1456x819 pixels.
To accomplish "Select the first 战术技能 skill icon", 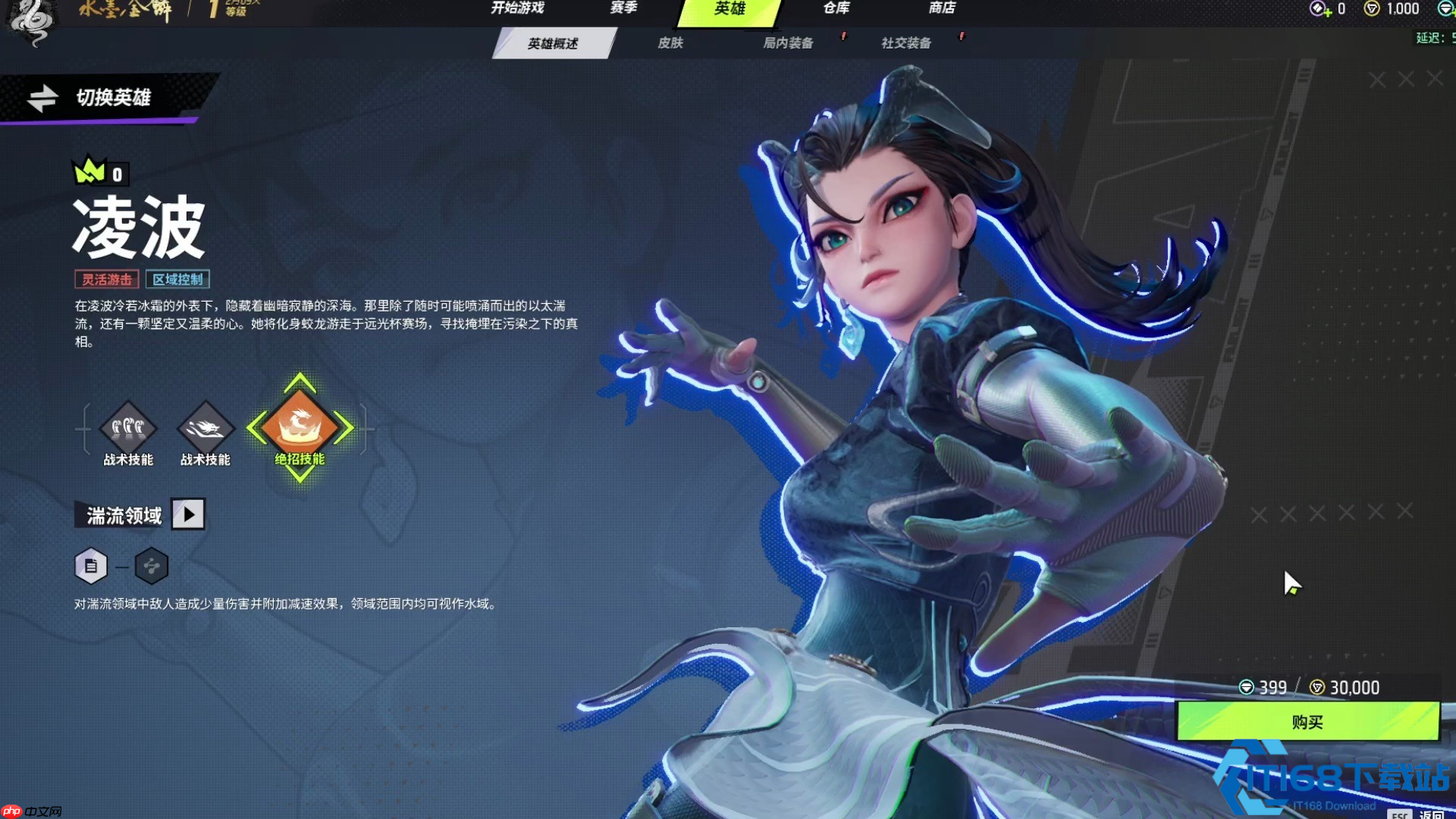I will click(128, 428).
